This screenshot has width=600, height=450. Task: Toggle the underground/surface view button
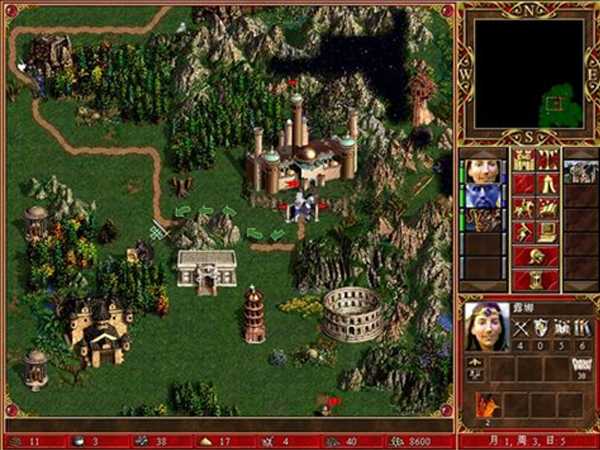click(546, 160)
